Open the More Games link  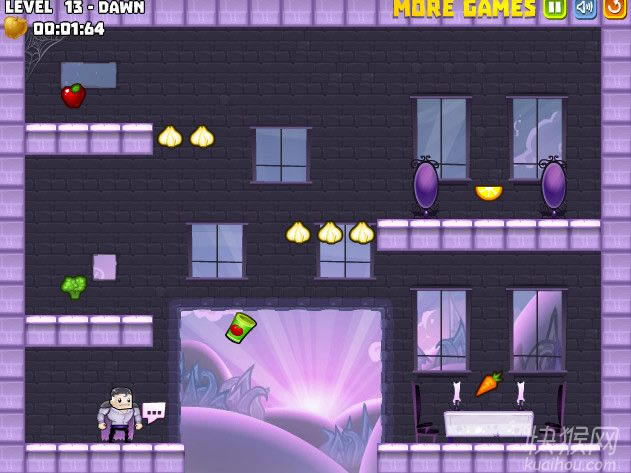tap(464, 9)
